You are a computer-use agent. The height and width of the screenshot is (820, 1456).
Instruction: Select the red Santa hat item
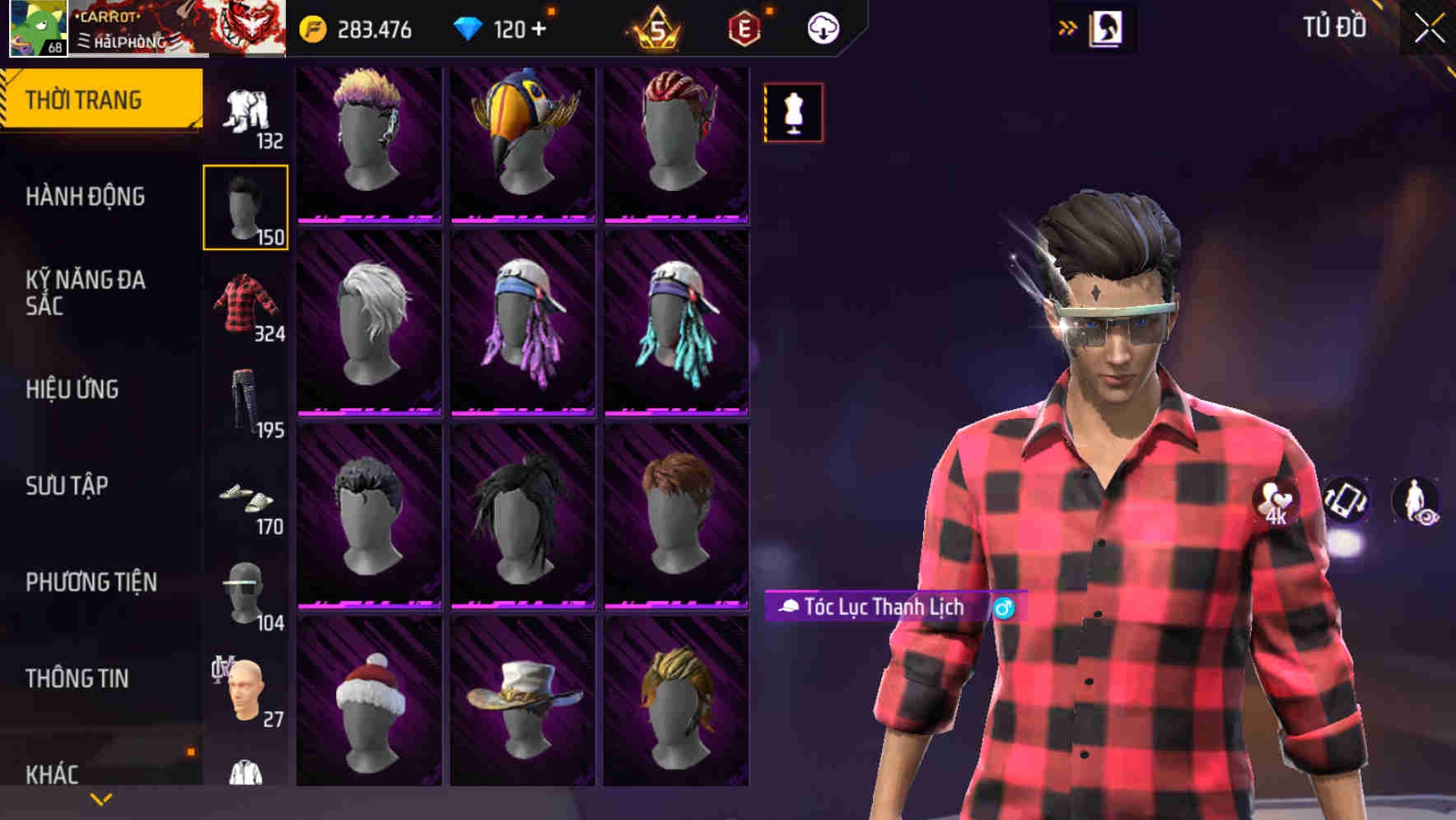(x=369, y=708)
